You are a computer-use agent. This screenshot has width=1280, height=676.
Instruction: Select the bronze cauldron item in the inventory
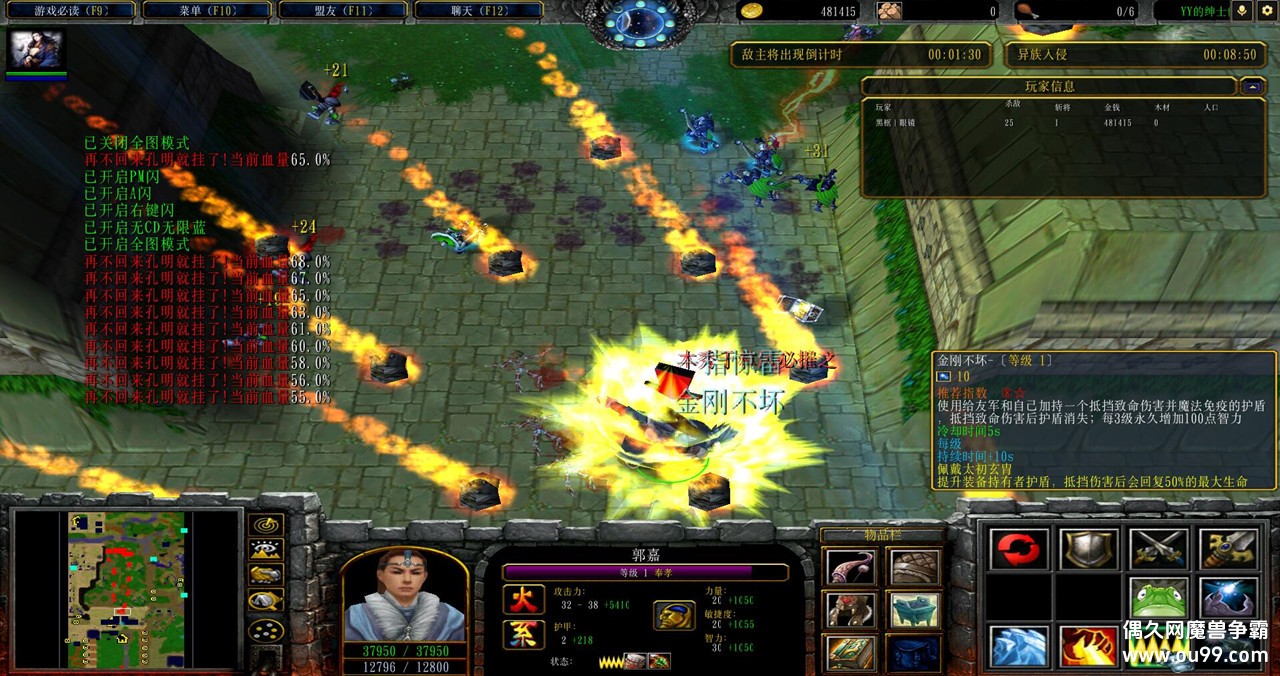tap(914, 609)
